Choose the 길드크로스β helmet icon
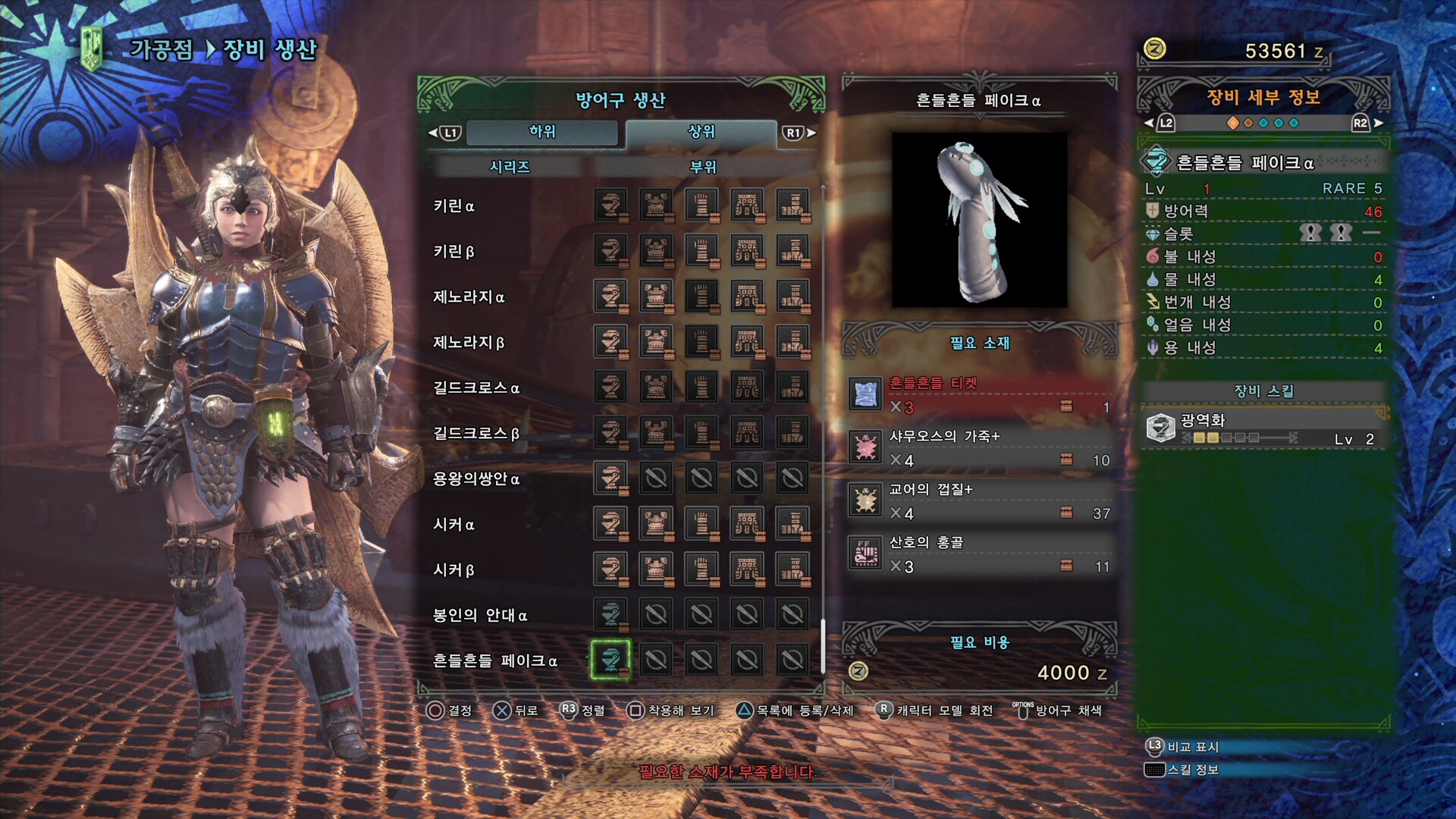 610,433
